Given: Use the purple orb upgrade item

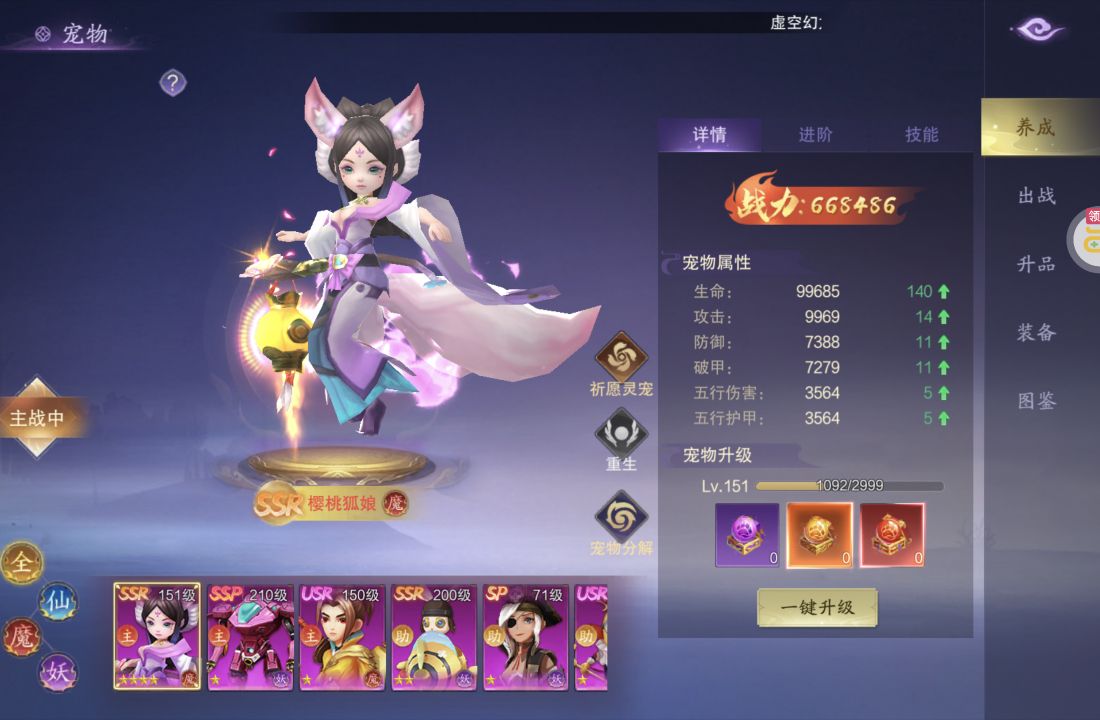Looking at the screenshot, I should click(746, 534).
